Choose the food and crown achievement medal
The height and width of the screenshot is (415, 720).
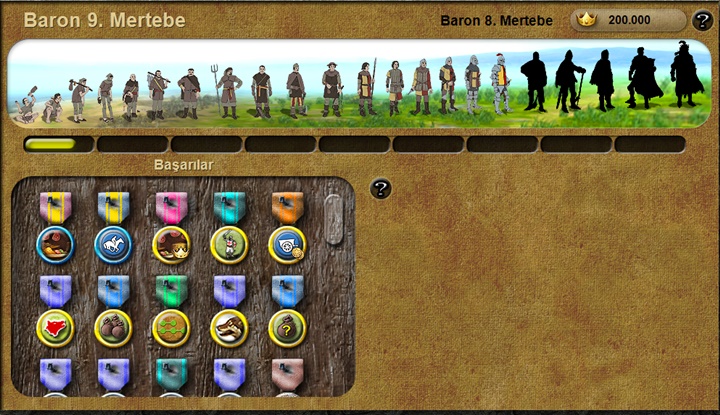171,244
